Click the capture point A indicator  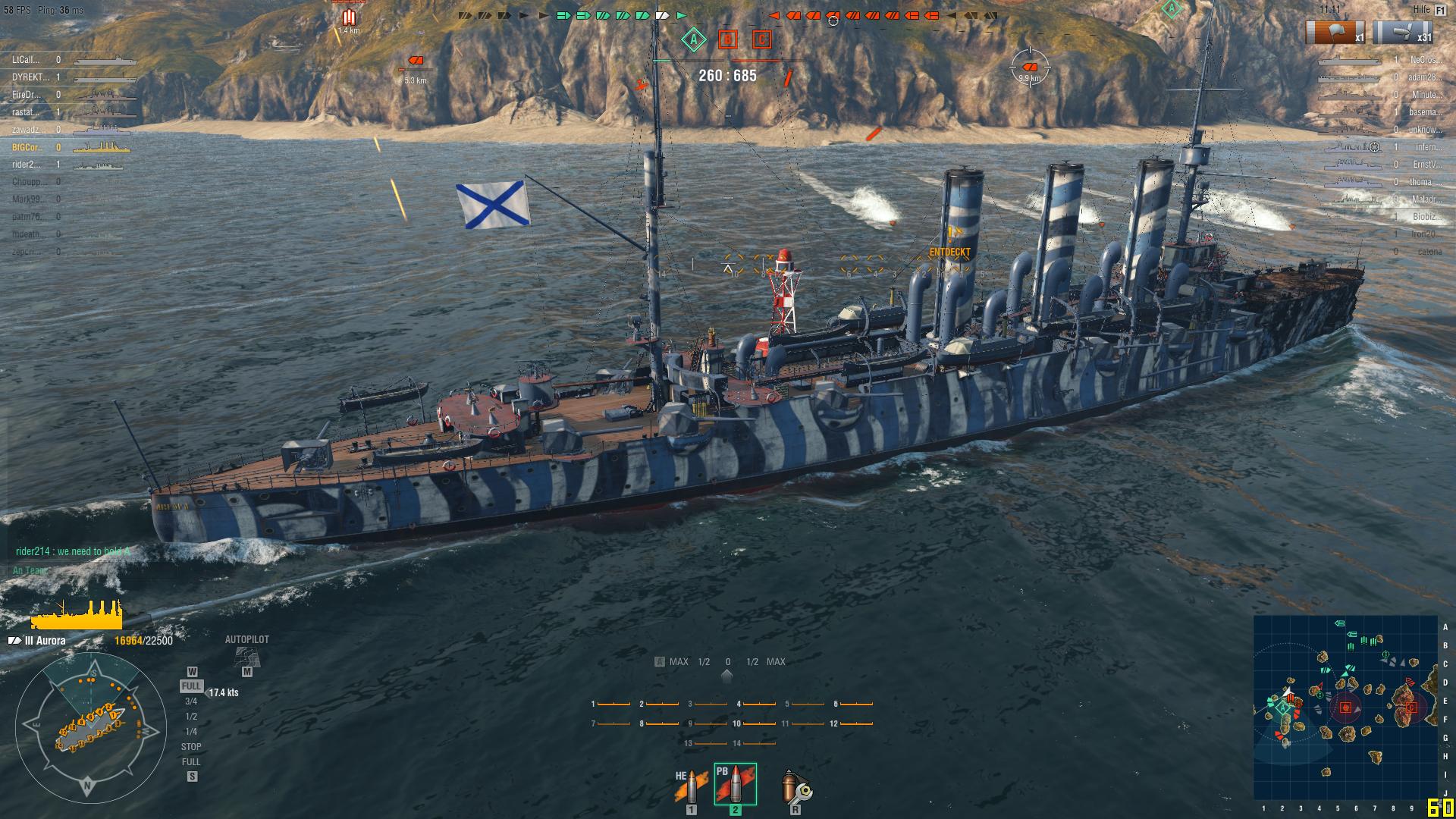pyautogui.click(x=693, y=39)
